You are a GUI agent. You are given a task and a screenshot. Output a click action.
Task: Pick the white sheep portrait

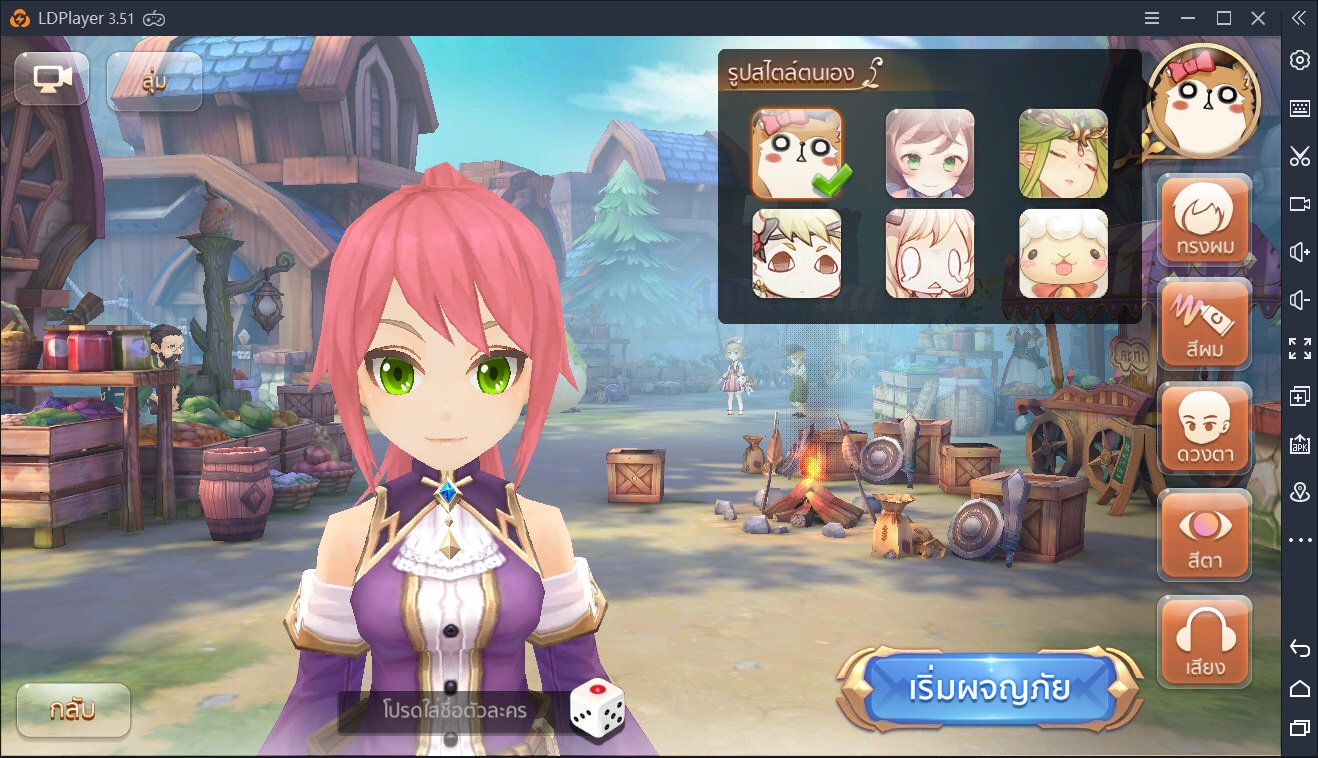tap(1063, 253)
